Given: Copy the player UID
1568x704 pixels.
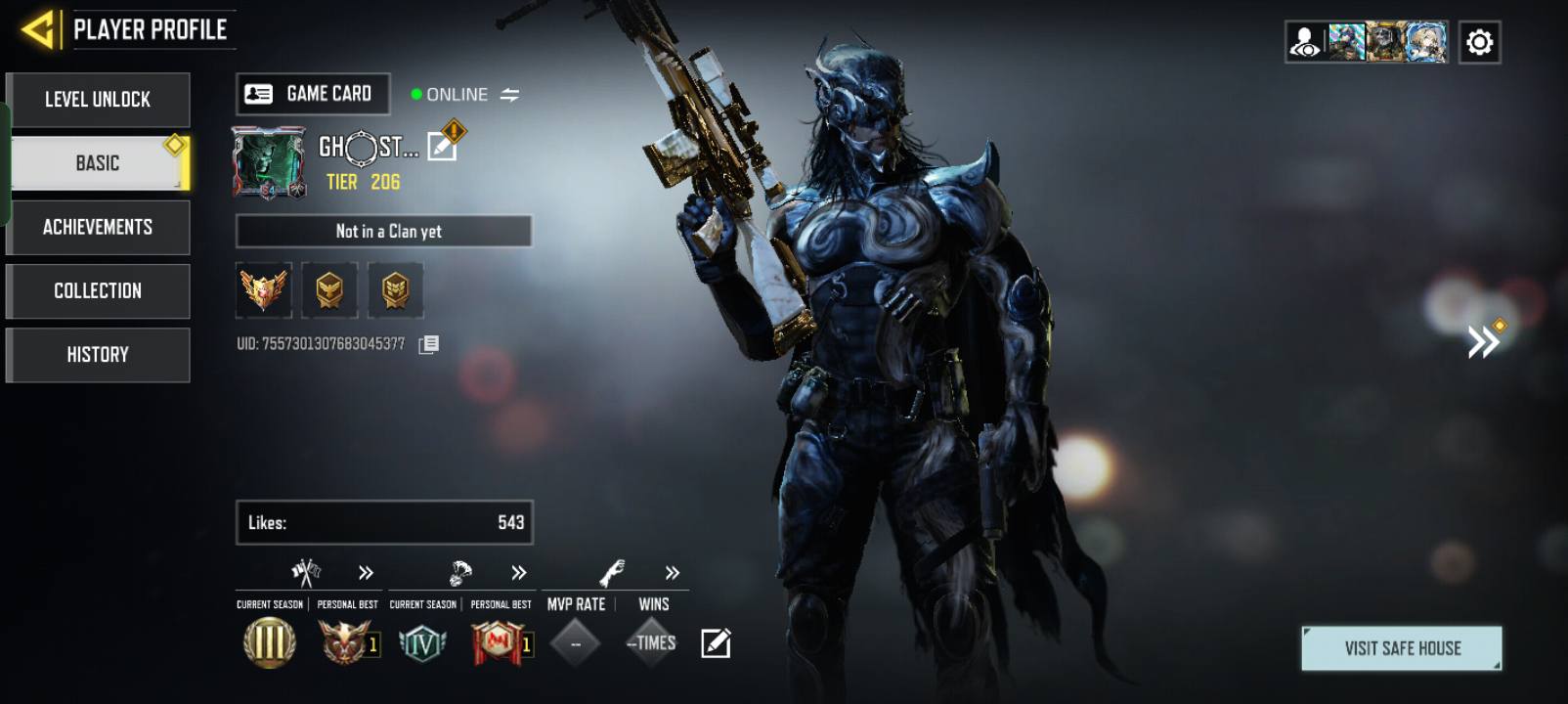Looking at the screenshot, I should (429, 344).
